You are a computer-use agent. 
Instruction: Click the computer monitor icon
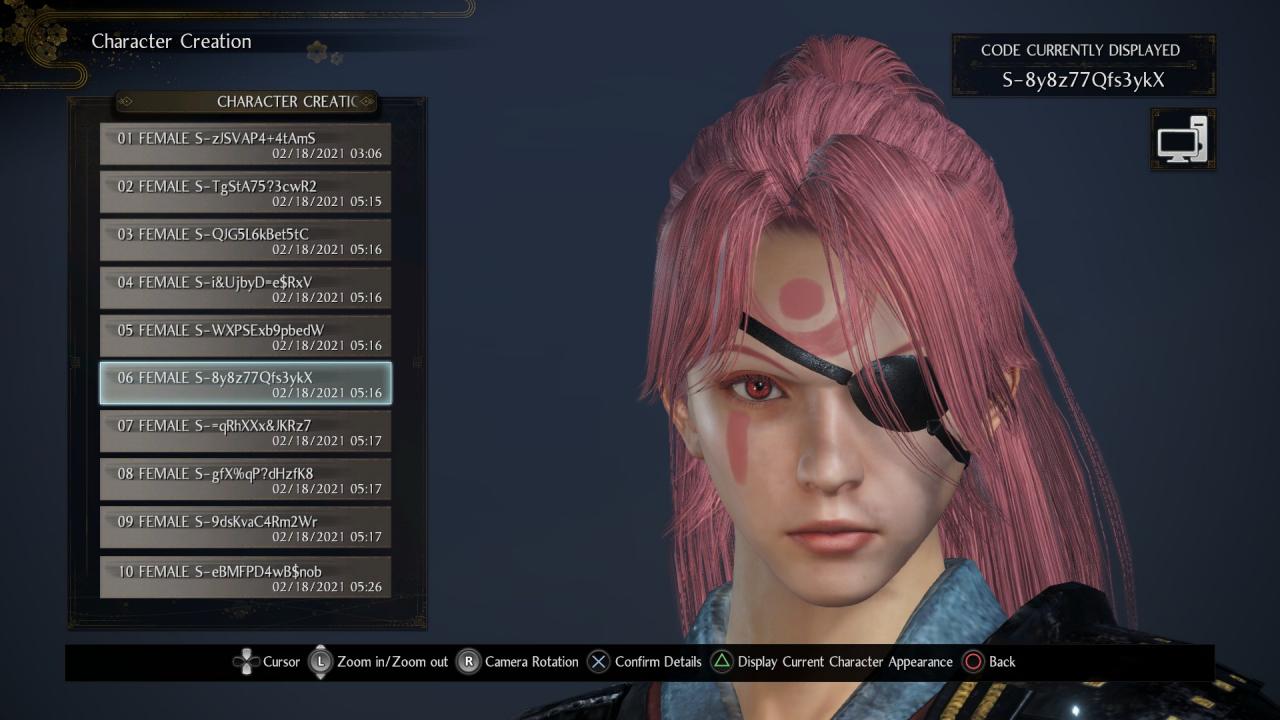coord(1183,139)
